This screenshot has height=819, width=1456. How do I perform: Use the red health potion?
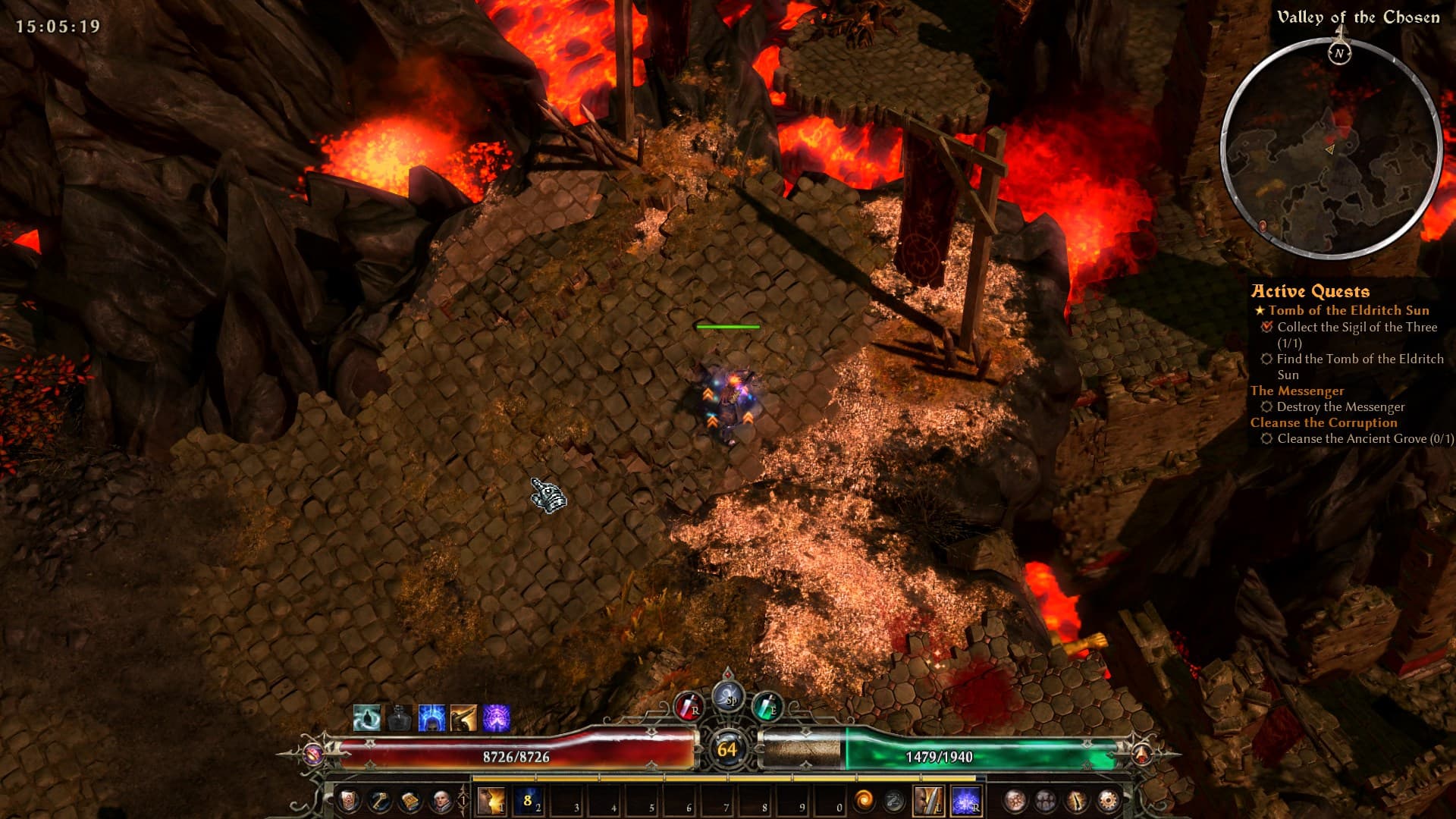[x=689, y=708]
